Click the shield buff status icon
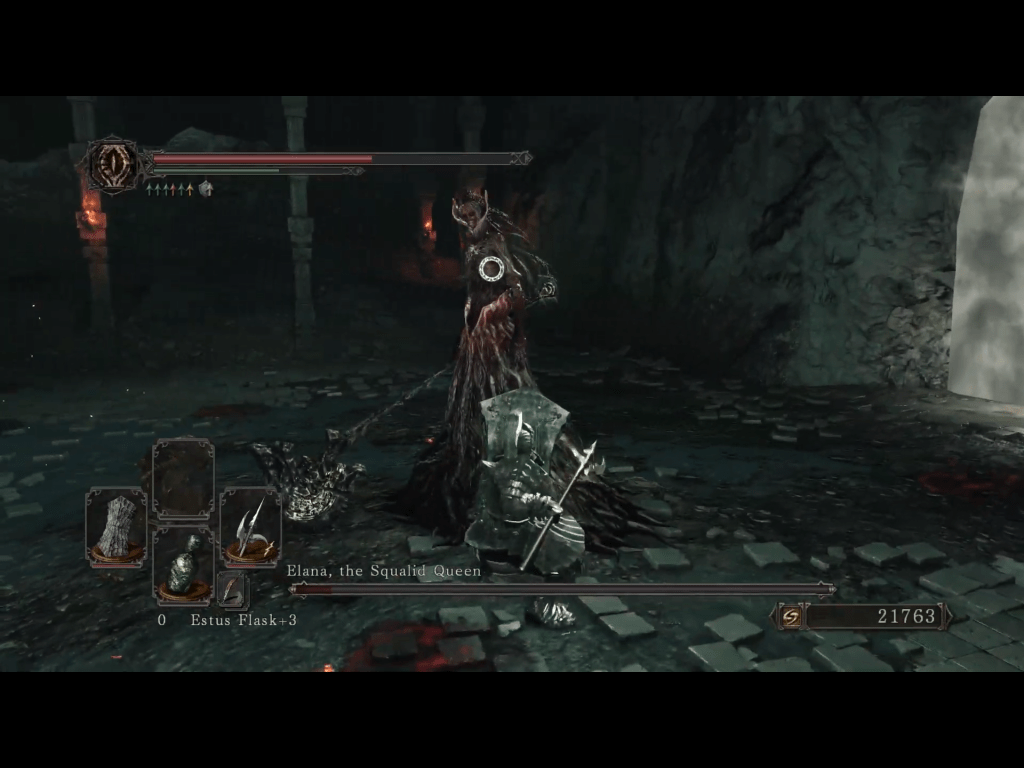 pos(206,187)
